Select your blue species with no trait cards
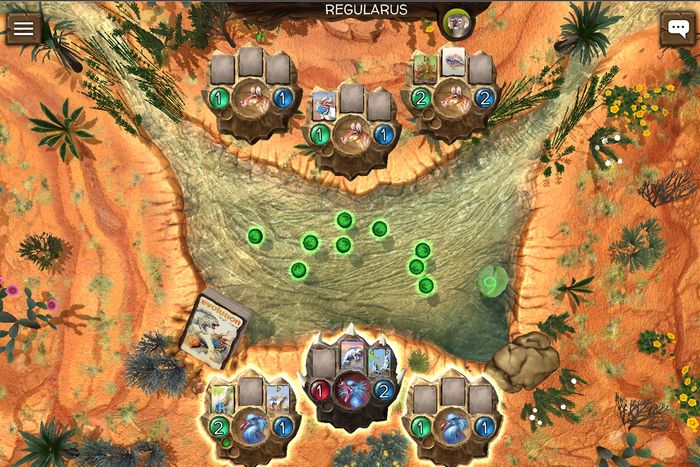 pyautogui.click(x=453, y=425)
